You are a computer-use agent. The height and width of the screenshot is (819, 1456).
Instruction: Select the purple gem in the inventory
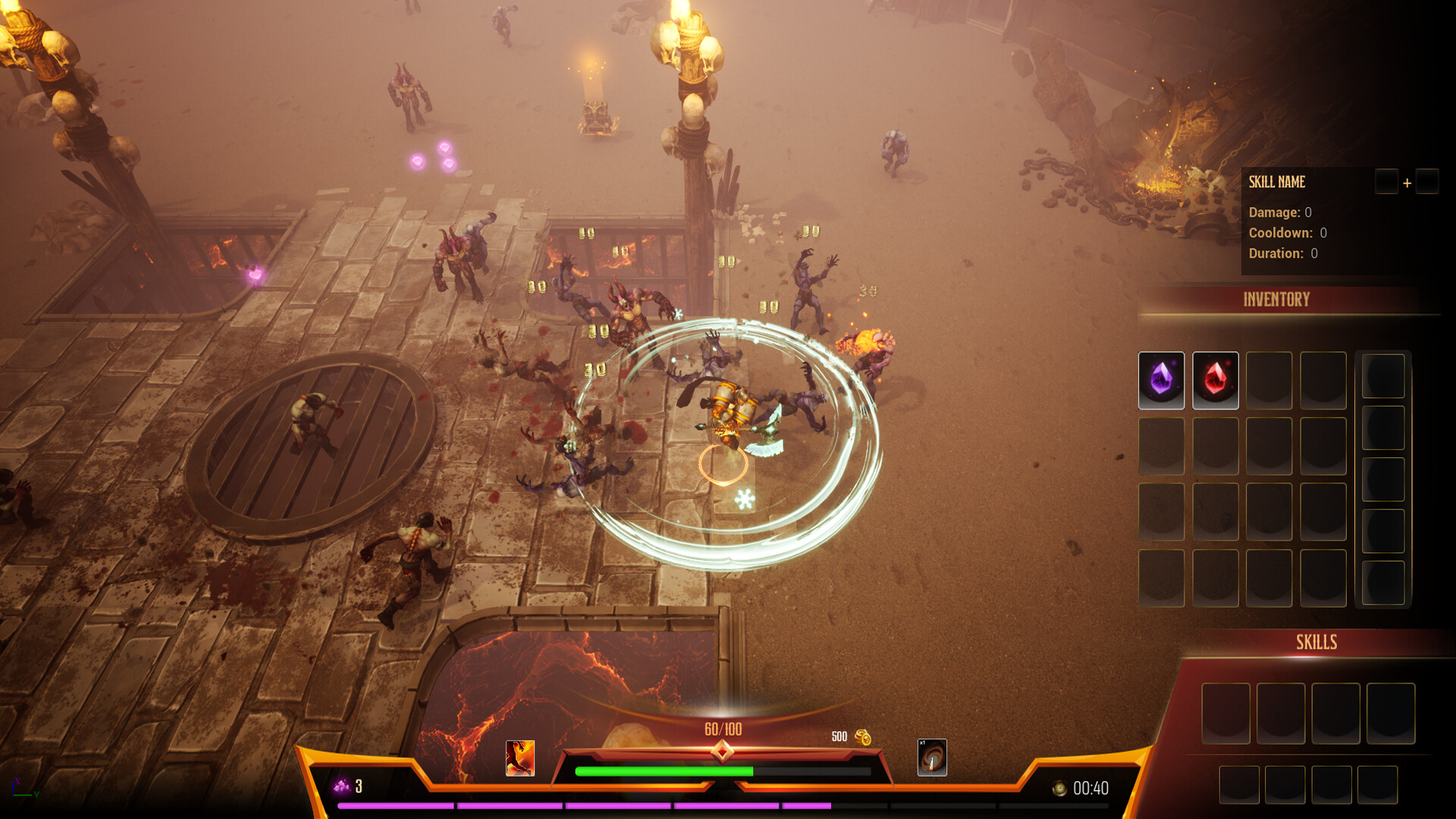1160,380
